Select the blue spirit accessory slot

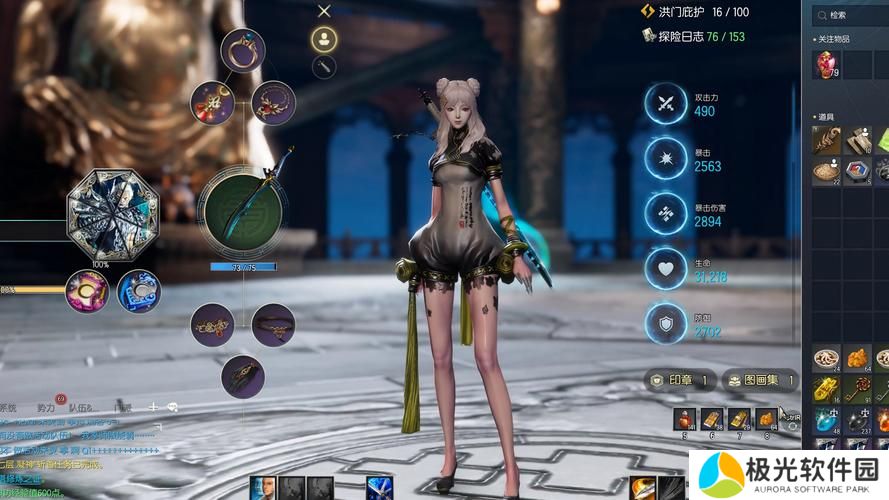point(138,292)
